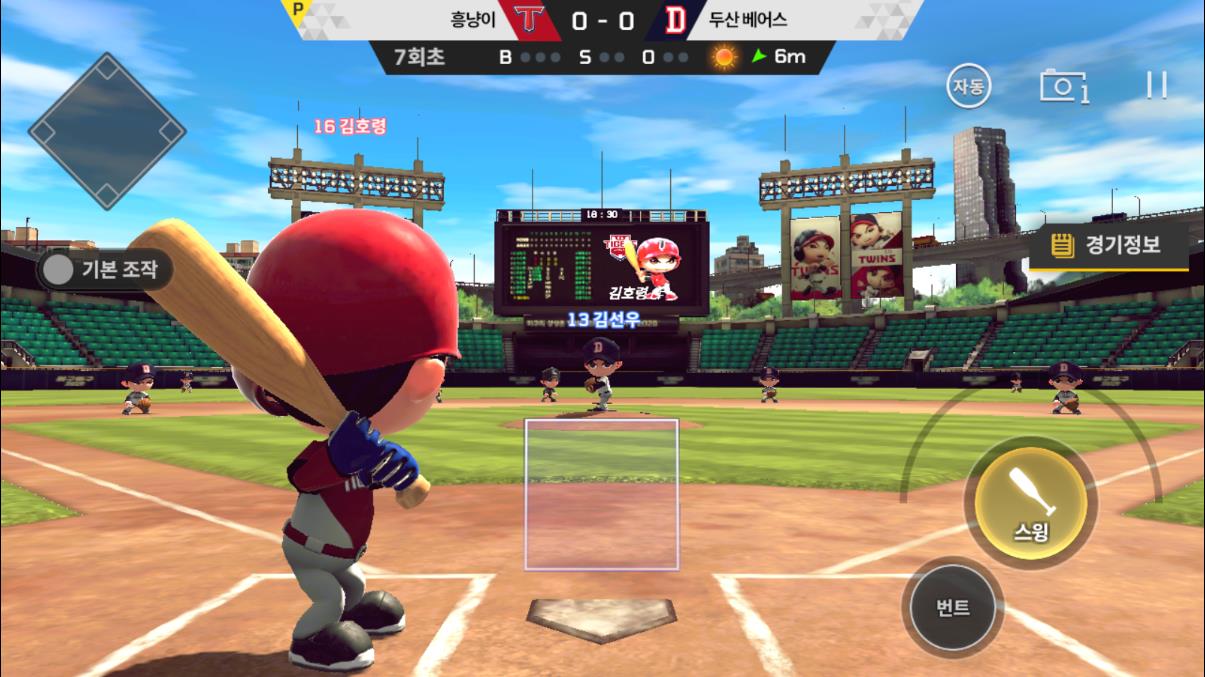Choose the 번트 bunt button

(x=953, y=607)
